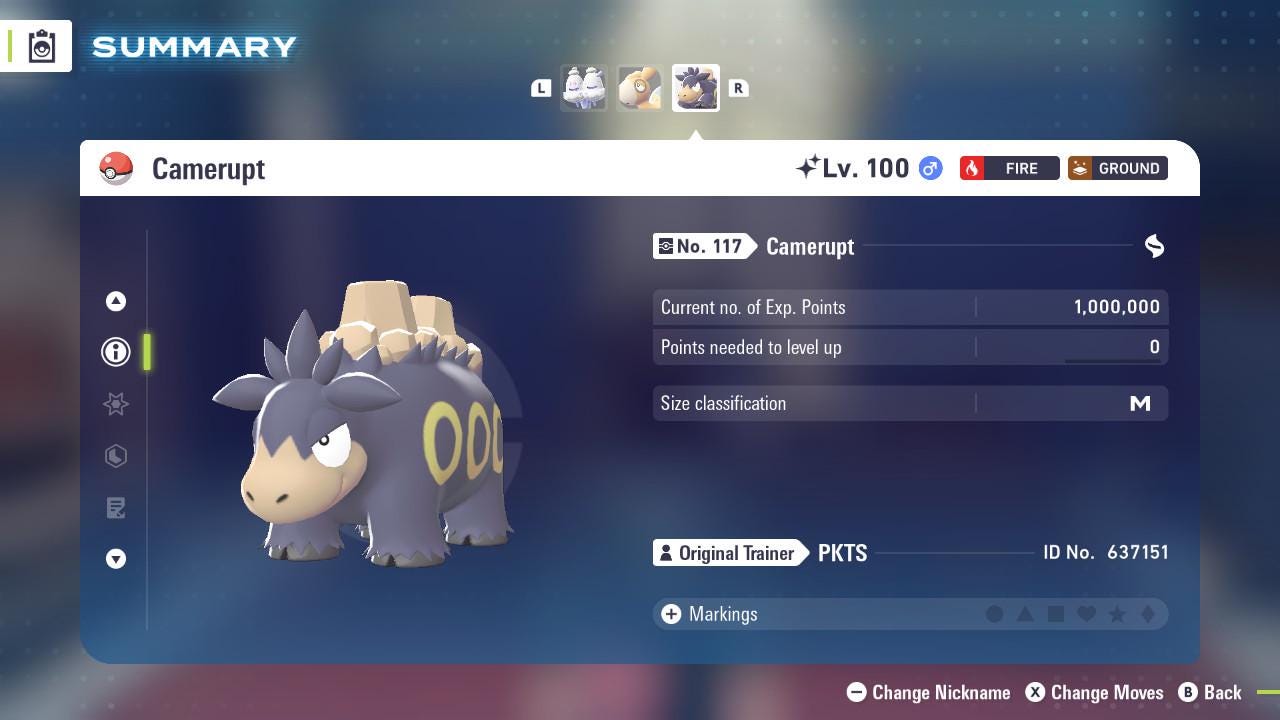Click the down arrow below the sidebar icons
The height and width of the screenshot is (720, 1280).
tap(116, 559)
